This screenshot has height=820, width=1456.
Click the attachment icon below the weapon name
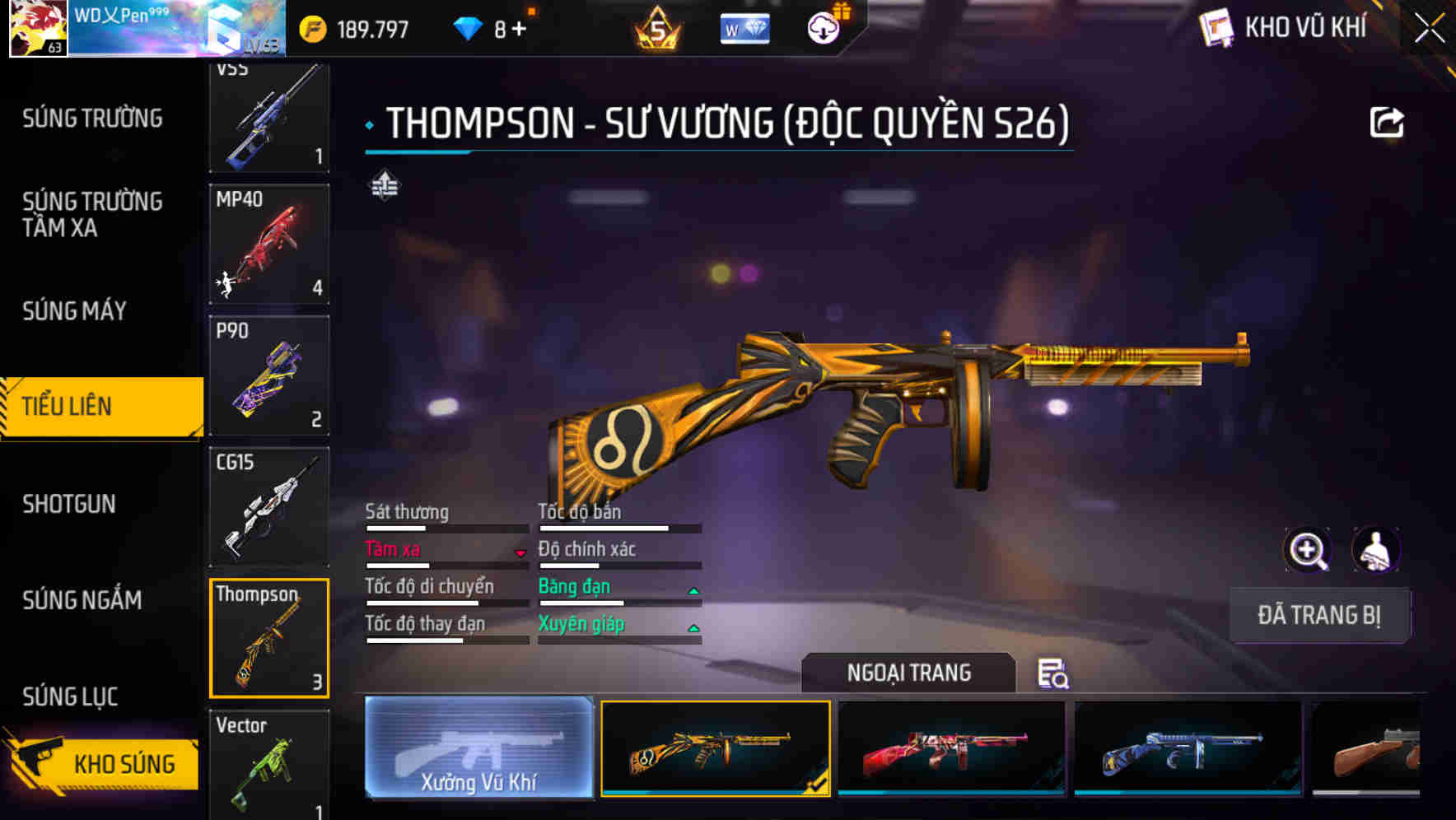(384, 186)
